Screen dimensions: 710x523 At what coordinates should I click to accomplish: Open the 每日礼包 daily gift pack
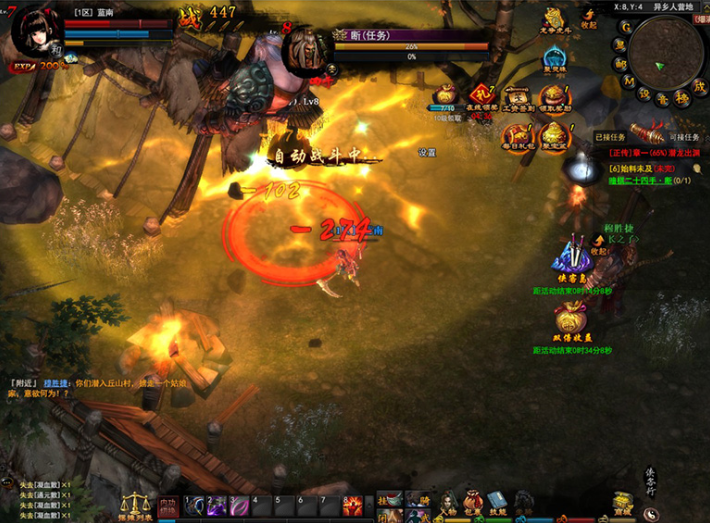tap(517, 135)
